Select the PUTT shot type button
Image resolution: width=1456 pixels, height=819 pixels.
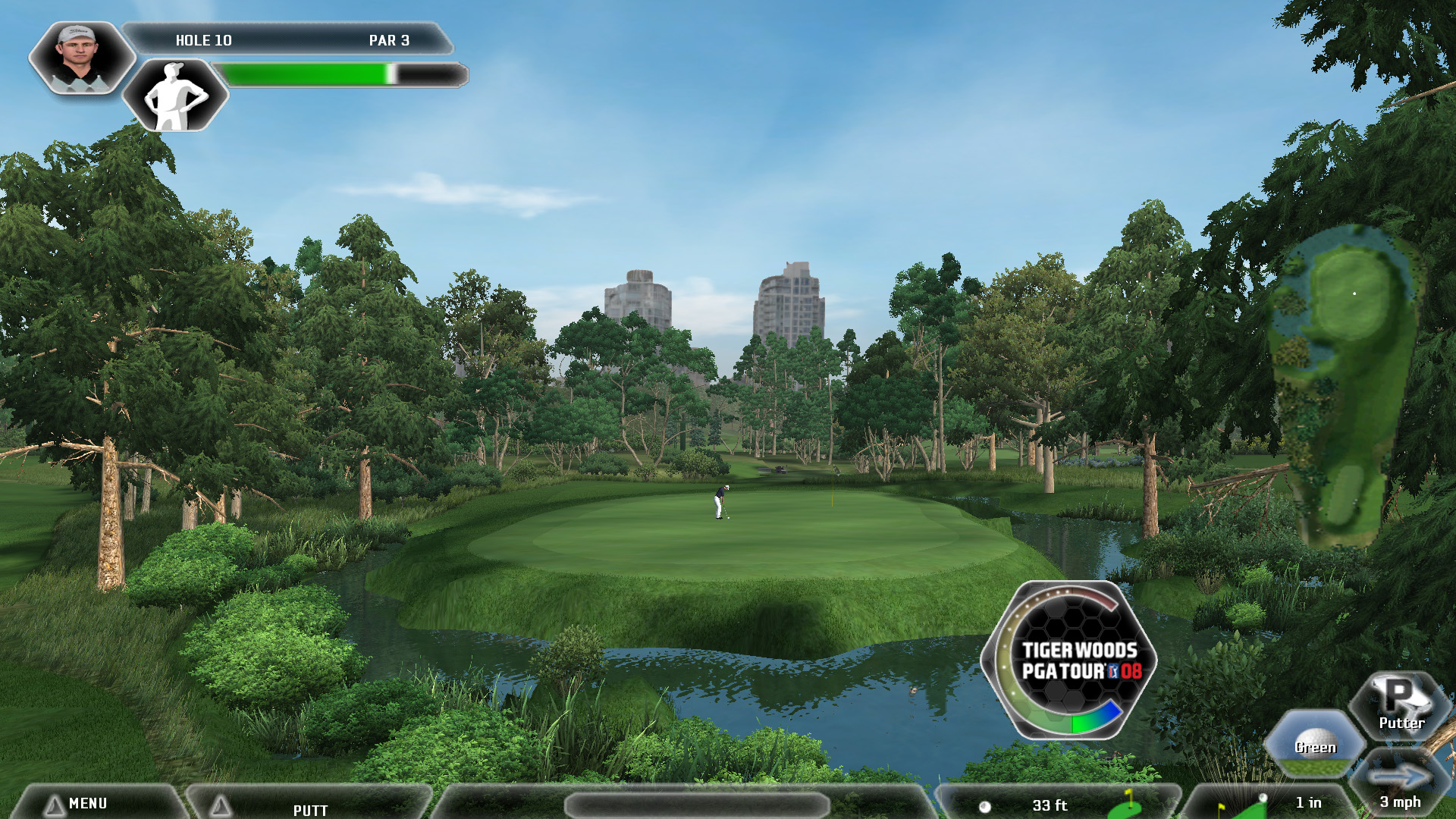click(x=310, y=808)
